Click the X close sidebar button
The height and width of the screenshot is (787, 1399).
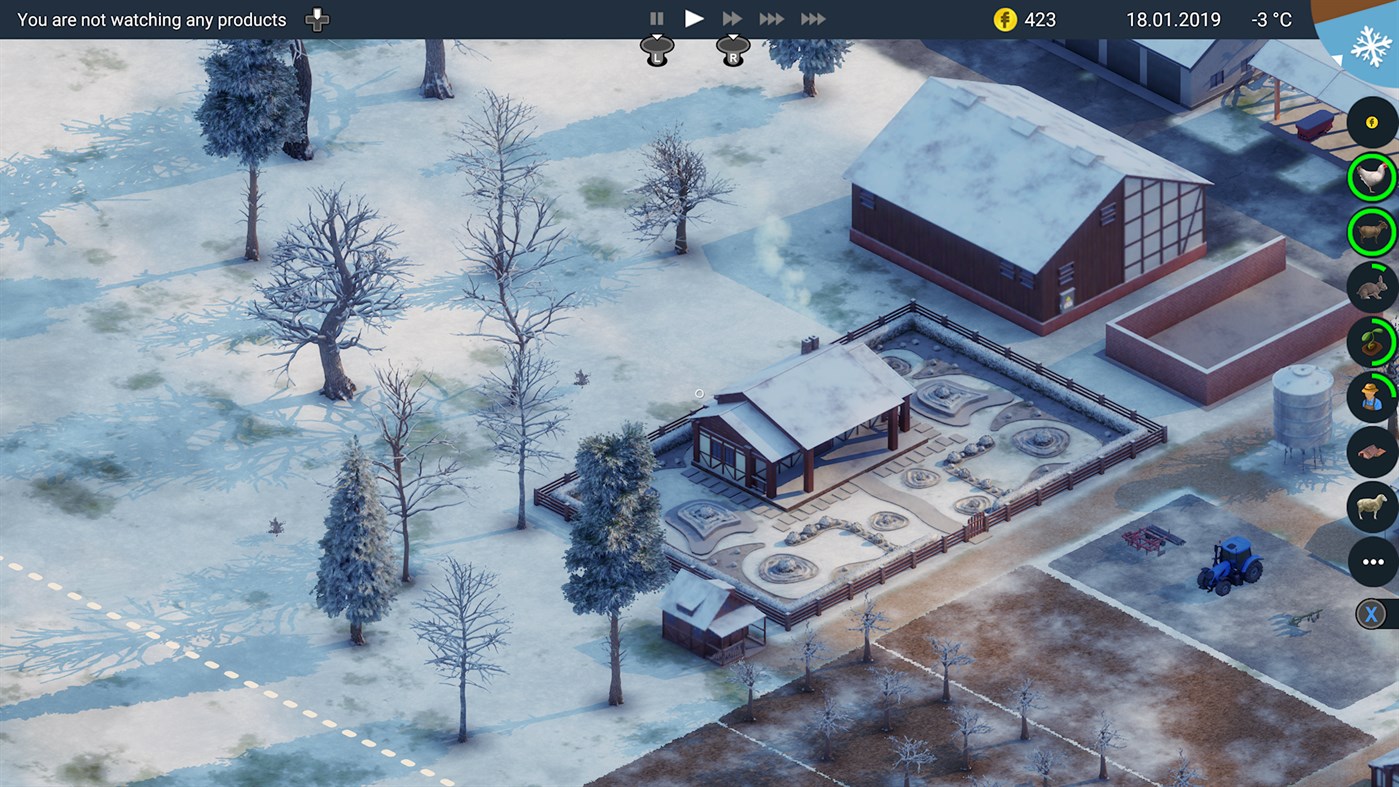tap(1371, 612)
